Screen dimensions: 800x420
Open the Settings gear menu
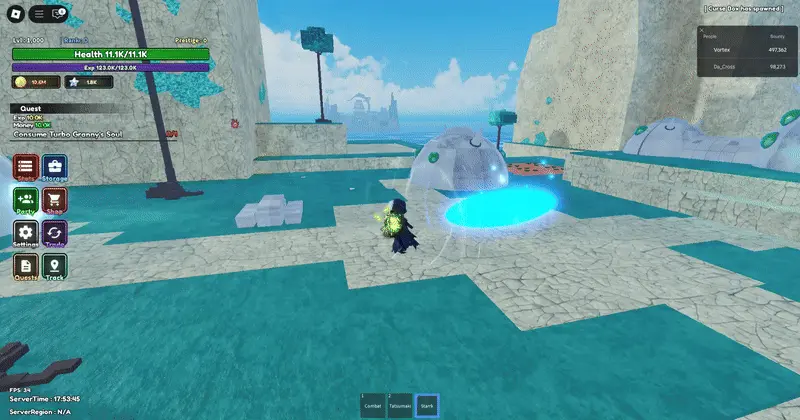[x=26, y=233]
